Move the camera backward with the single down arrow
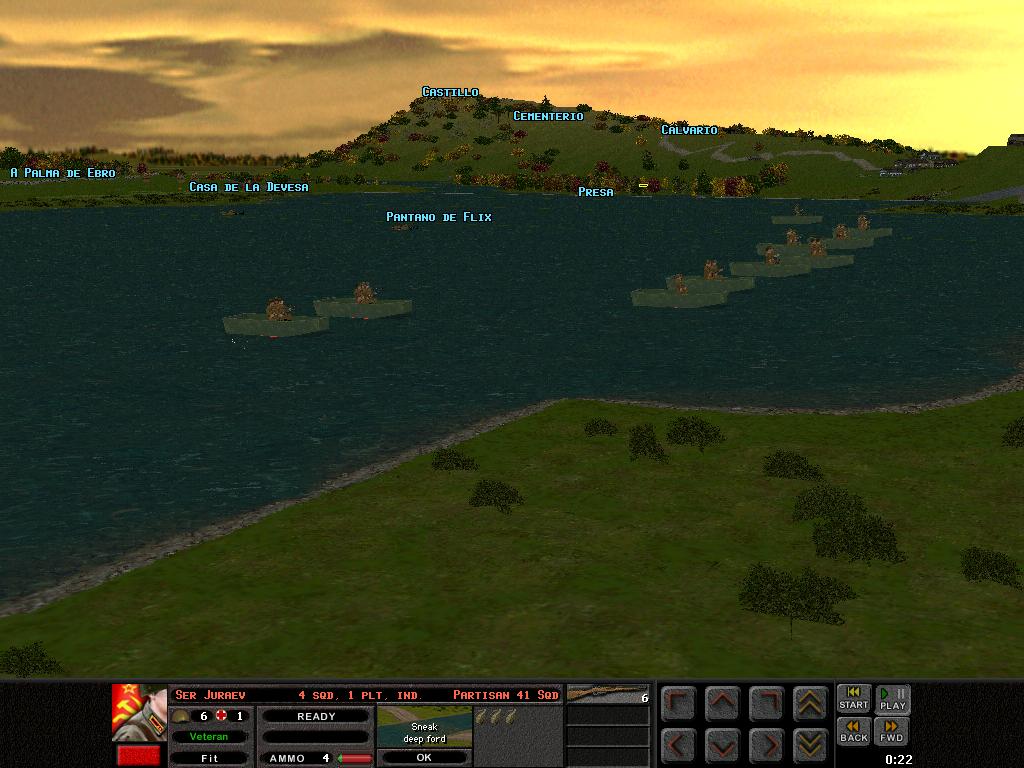1024x768 pixels. tap(723, 744)
